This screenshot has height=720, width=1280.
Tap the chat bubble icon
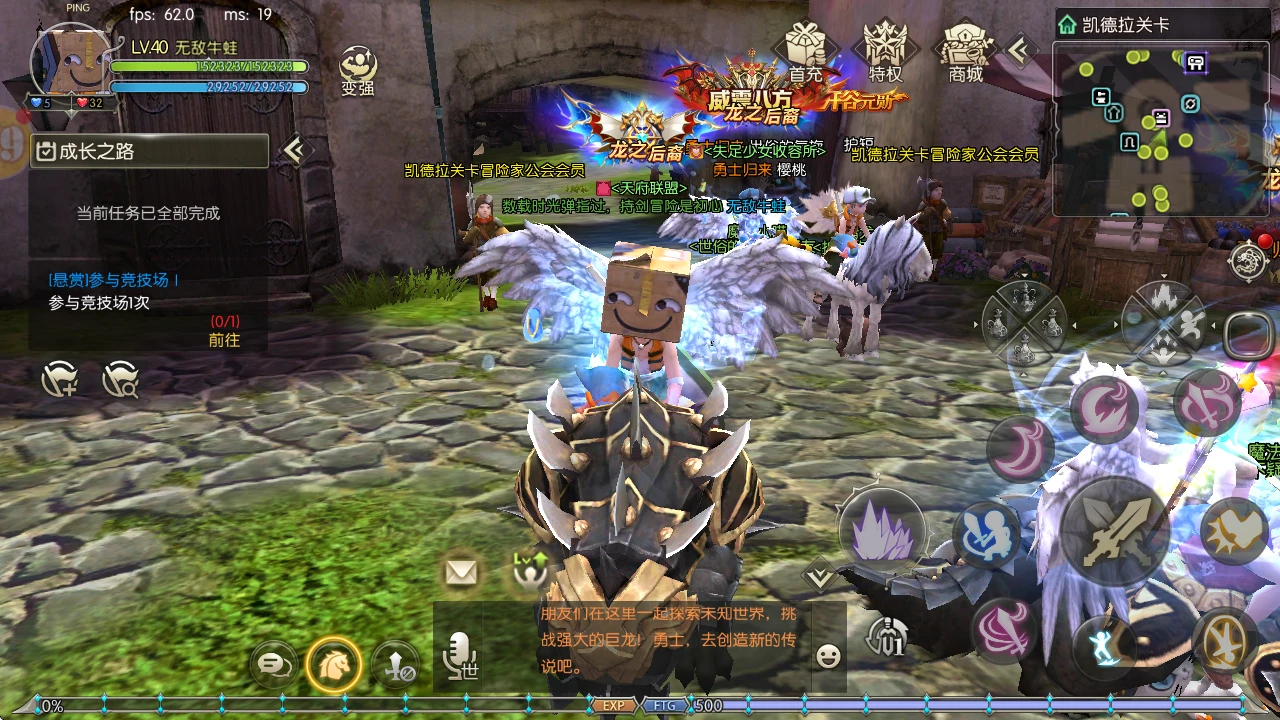(273, 664)
